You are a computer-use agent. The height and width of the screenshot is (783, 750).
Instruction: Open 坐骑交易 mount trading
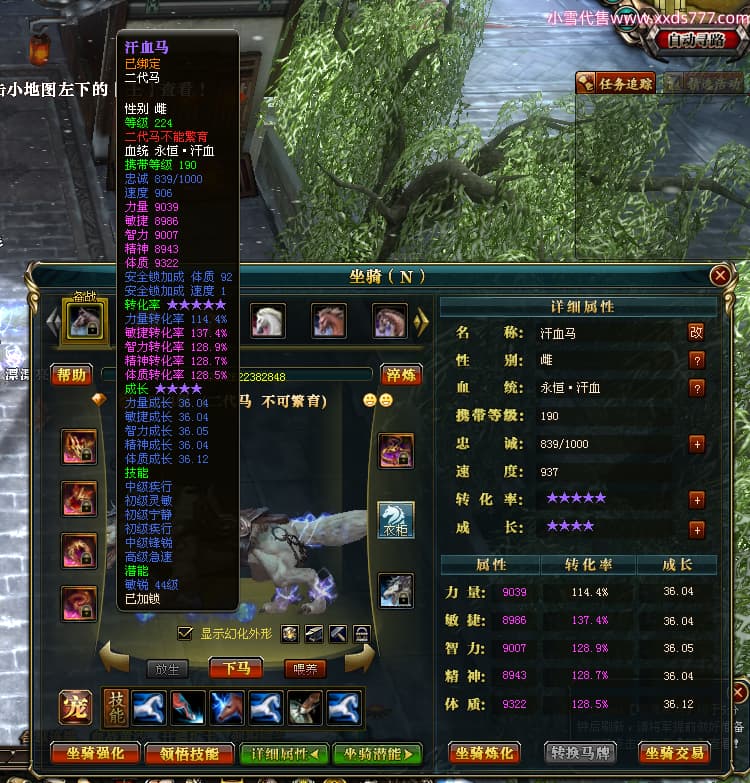click(x=674, y=753)
